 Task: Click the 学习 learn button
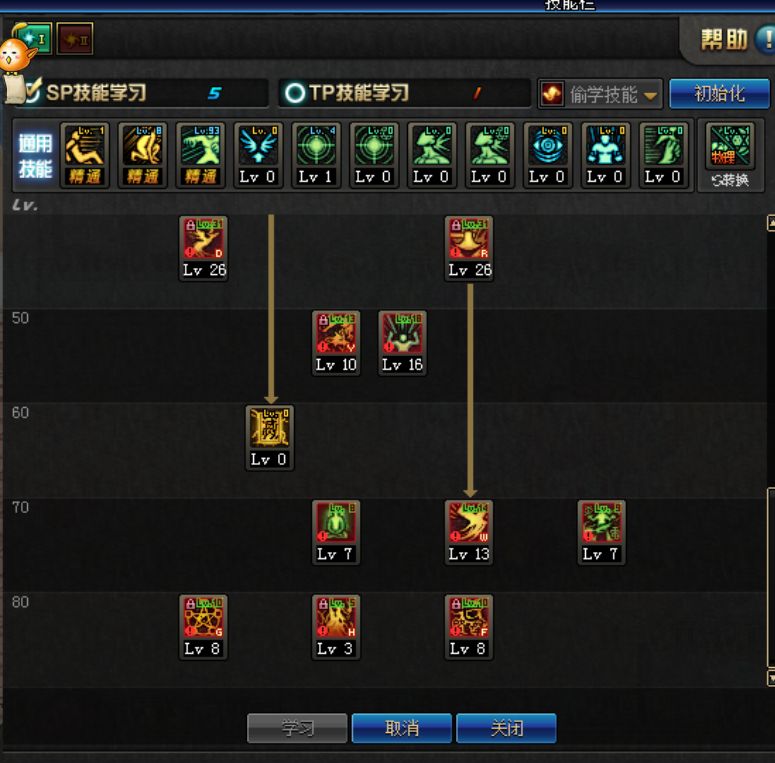tap(297, 728)
